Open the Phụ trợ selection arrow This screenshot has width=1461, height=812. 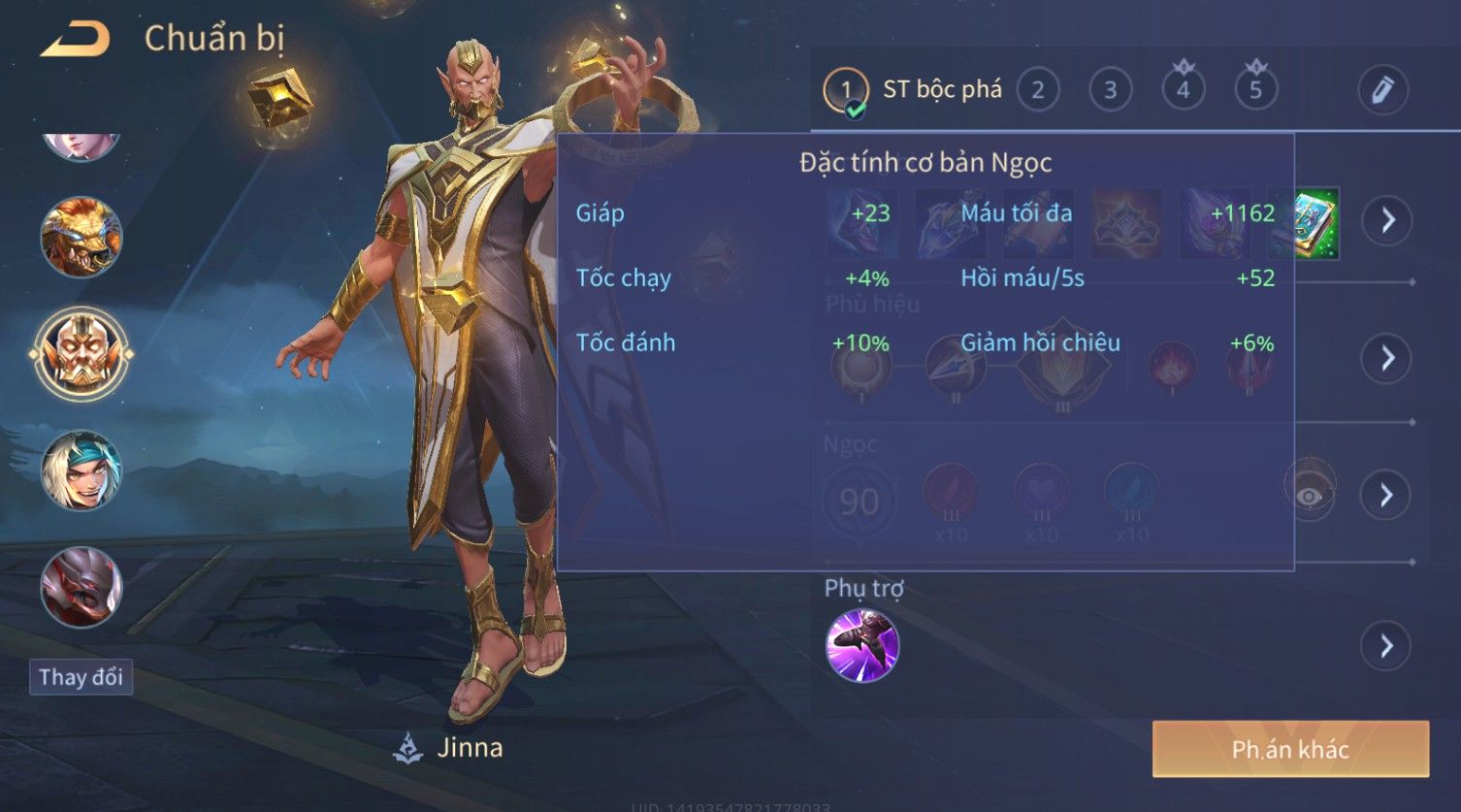[1387, 646]
